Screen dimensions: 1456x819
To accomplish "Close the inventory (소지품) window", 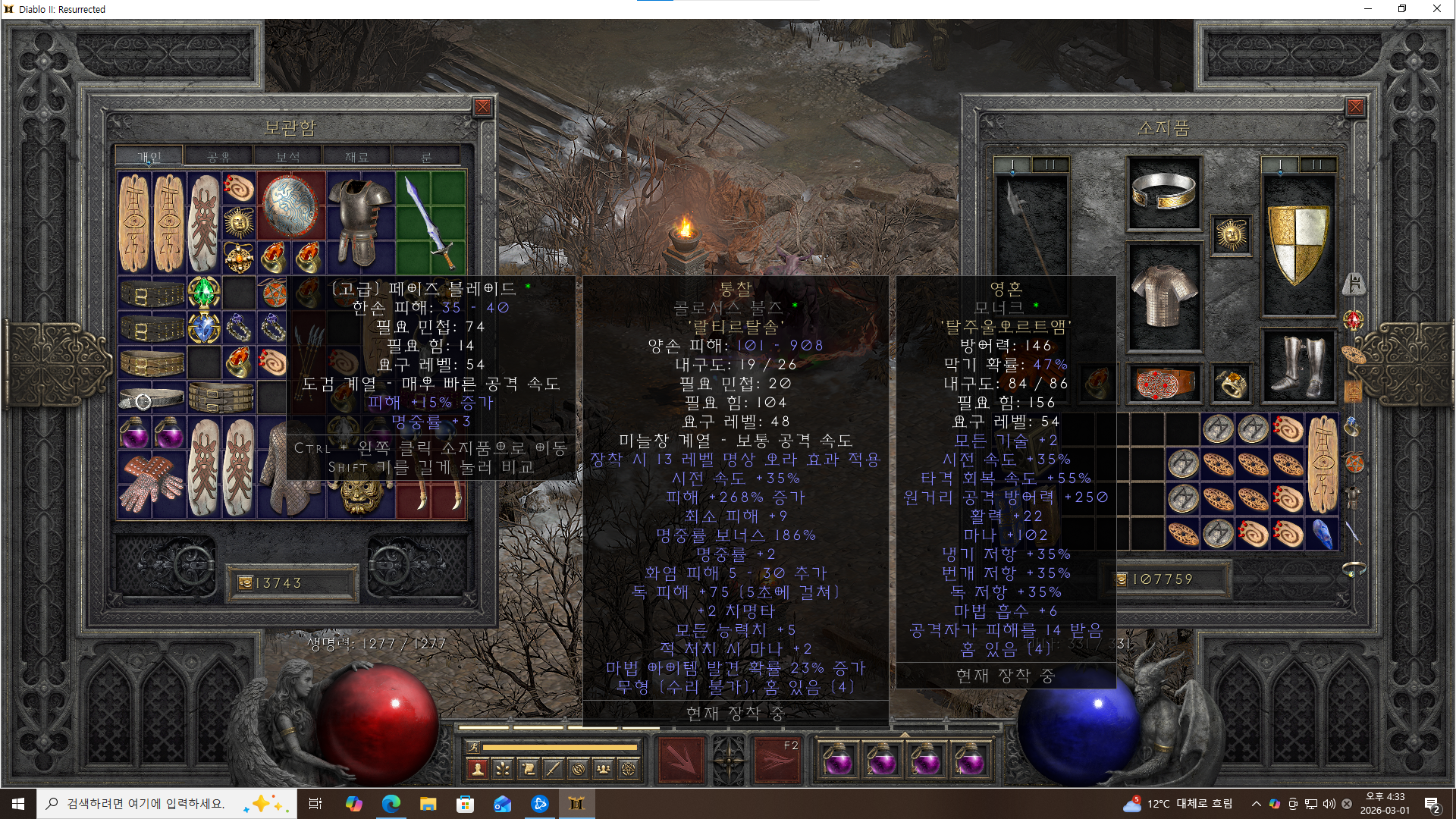I will [x=1355, y=107].
